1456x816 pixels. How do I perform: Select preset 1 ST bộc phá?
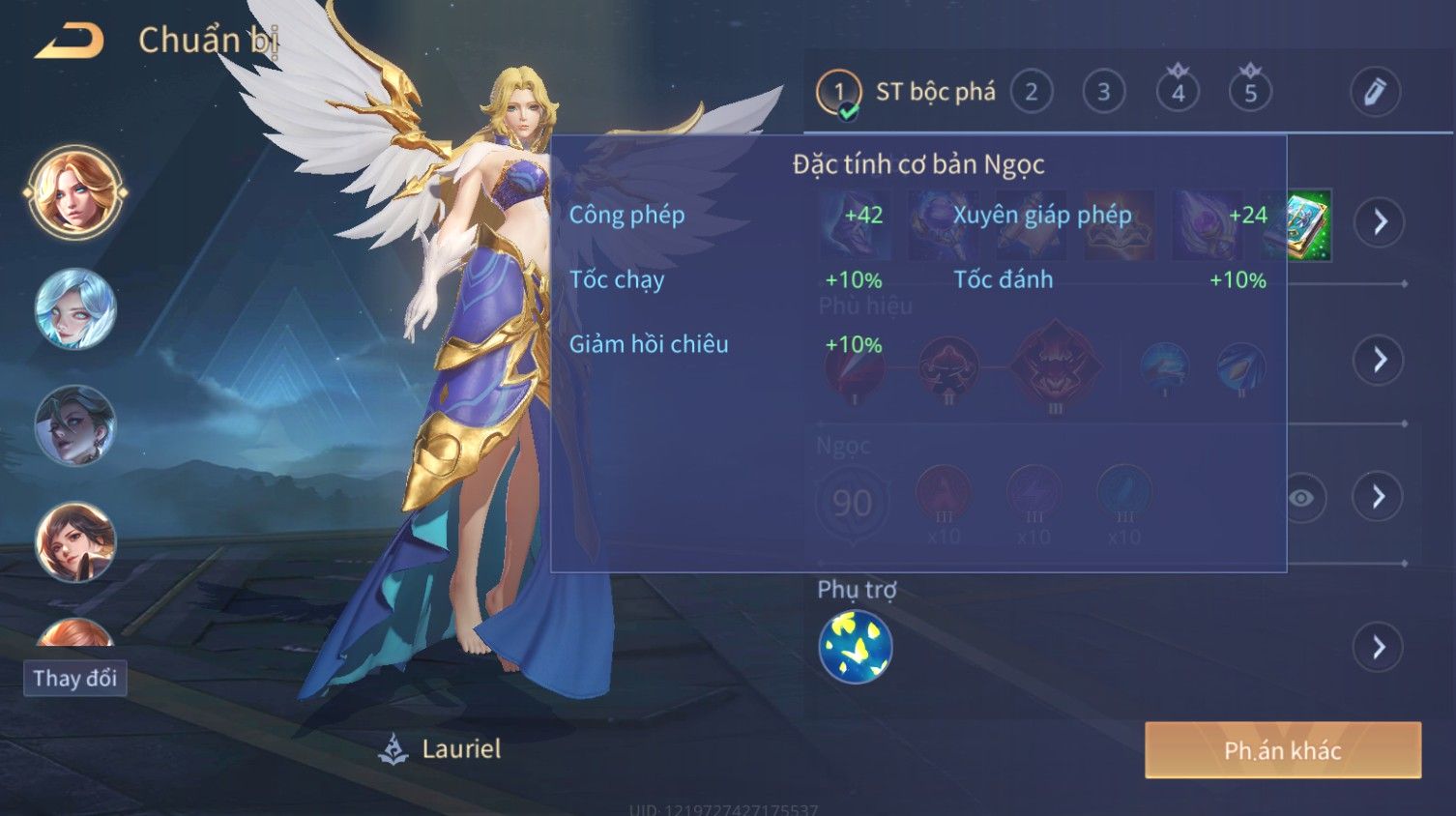(x=839, y=93)
